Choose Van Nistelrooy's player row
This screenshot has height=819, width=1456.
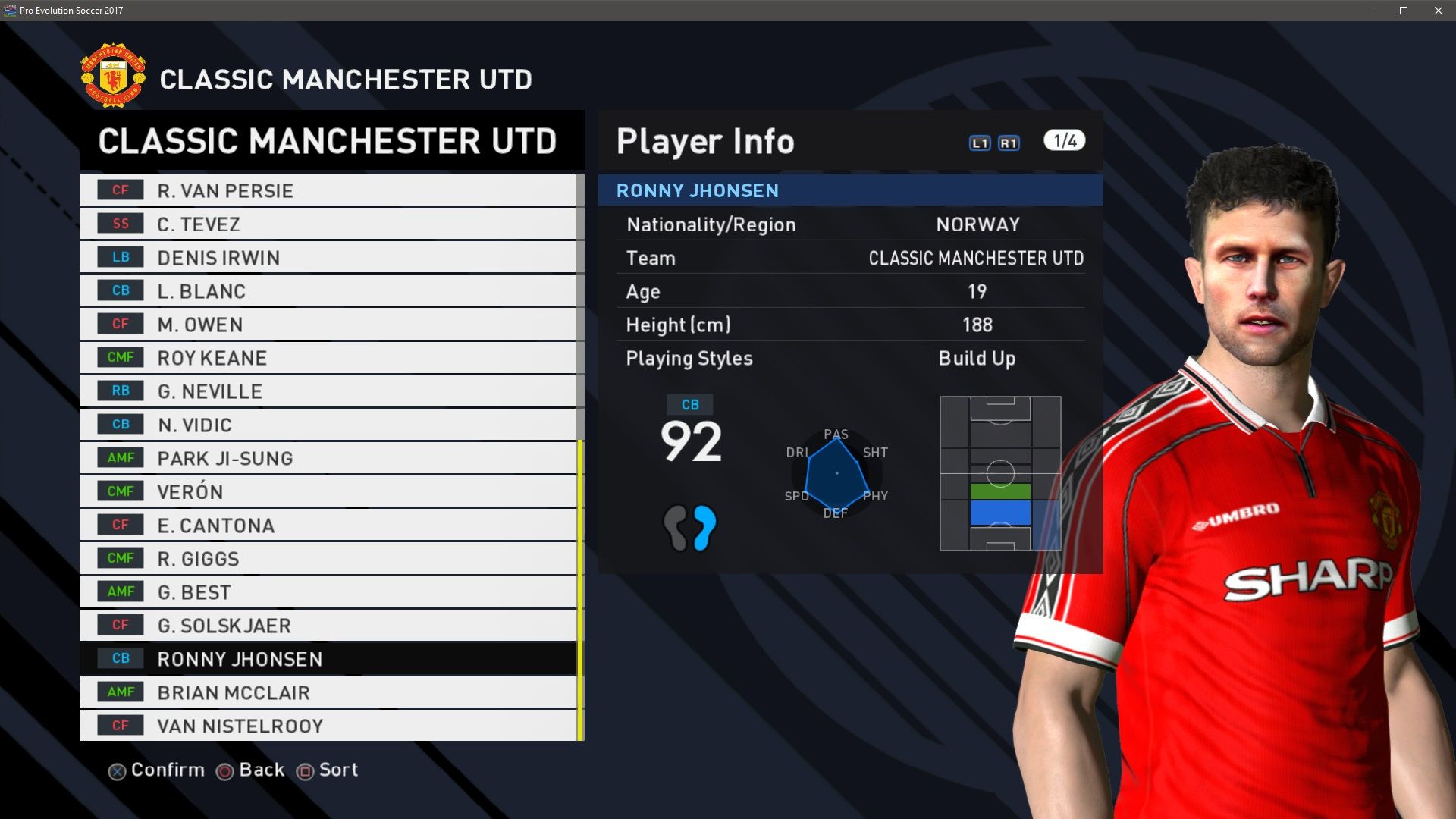pos(328,725)
